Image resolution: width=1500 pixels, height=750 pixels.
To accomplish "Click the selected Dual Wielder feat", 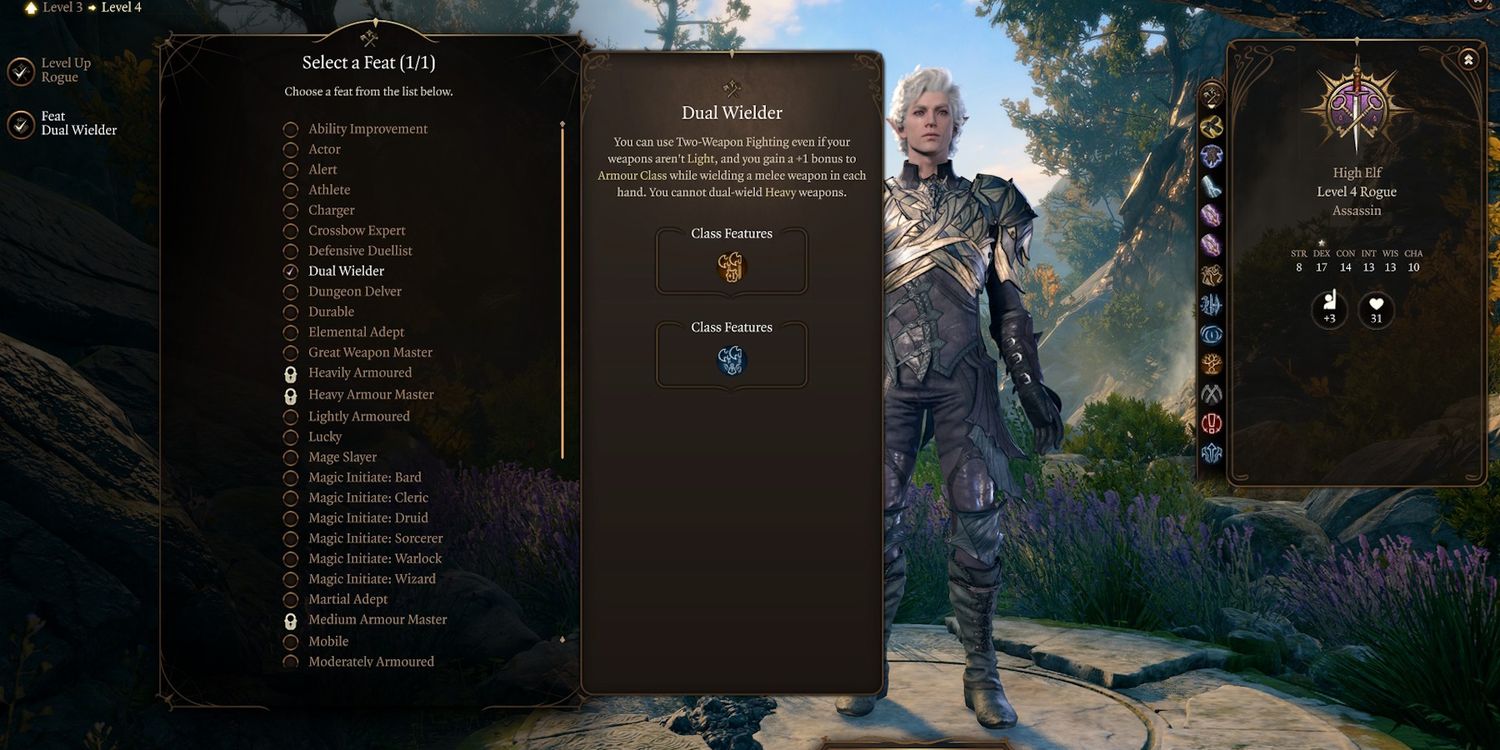I will [x=346, y=271].
